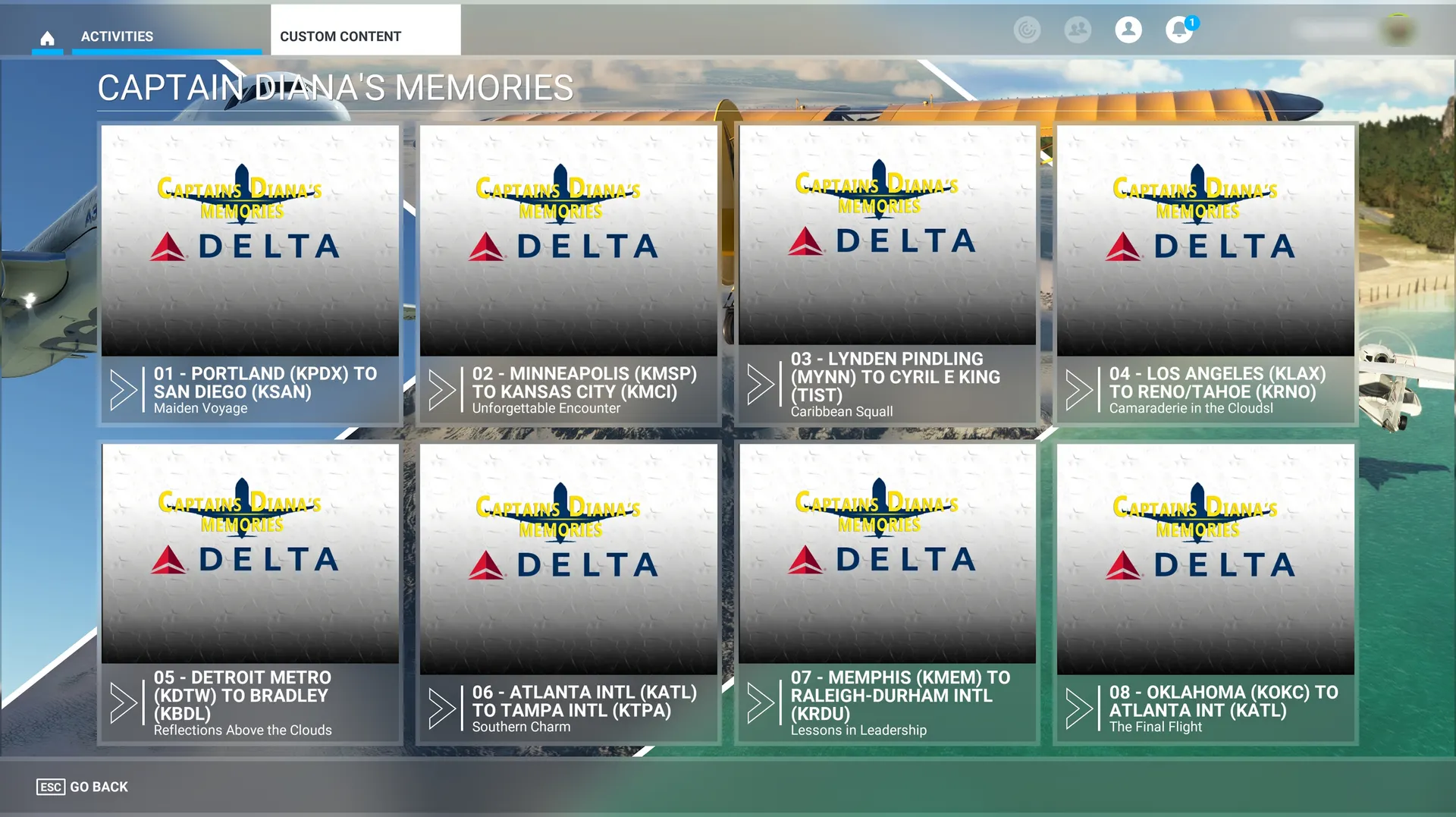The image size is (1456, 817).
Task: Open the notifications bell icon
Action: 1178,30
